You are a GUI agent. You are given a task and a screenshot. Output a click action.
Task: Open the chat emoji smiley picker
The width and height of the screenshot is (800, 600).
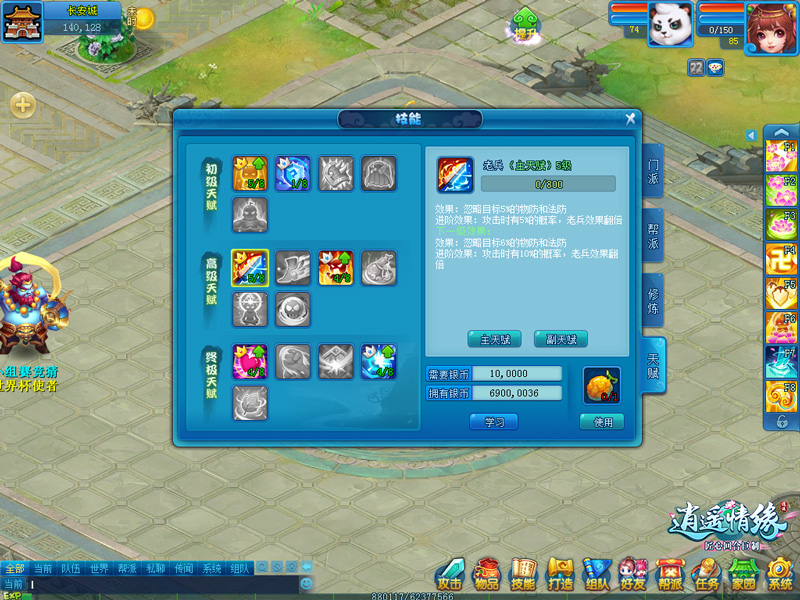pyautogui.click(x=306, y=583)
